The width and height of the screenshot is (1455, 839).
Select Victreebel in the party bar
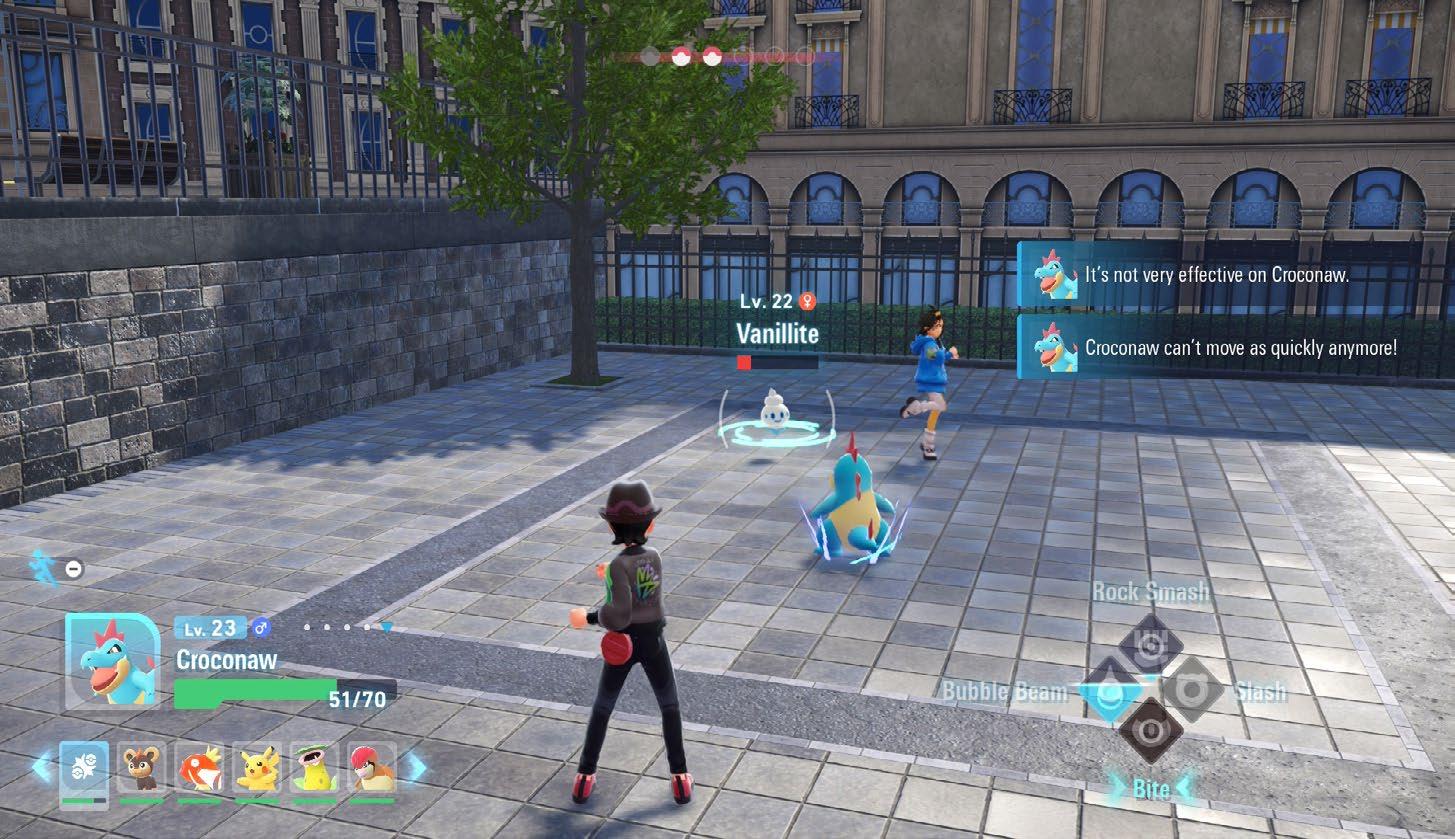pyautogui.click(x=314, y=768)
